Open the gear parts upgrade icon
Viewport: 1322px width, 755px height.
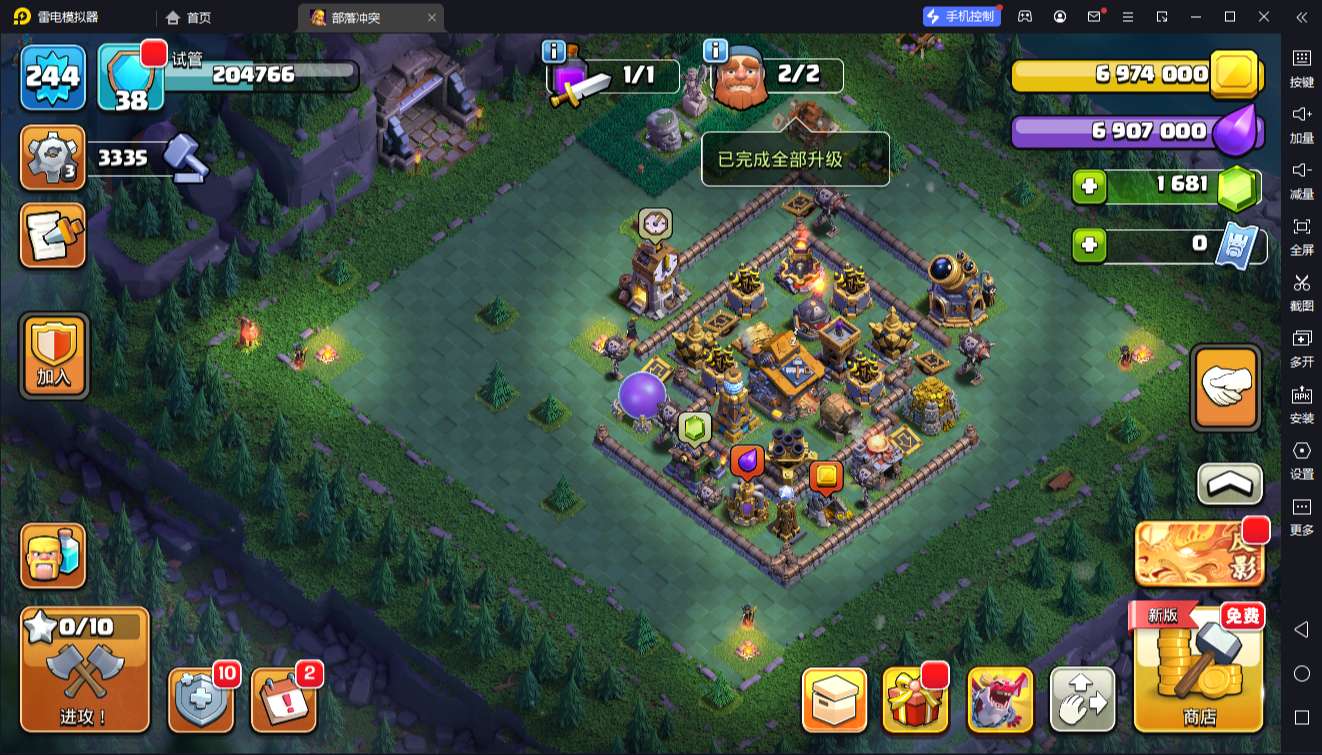52,158
